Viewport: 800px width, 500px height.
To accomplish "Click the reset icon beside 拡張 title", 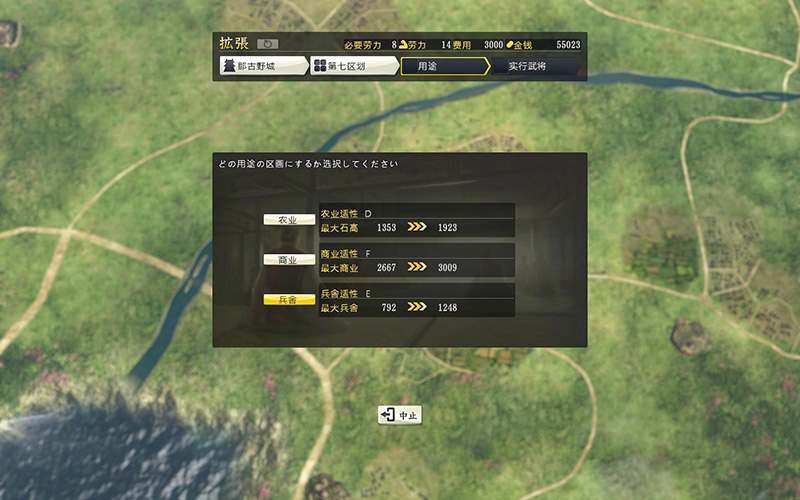I will pyautogui.click(x=267, y=44).
